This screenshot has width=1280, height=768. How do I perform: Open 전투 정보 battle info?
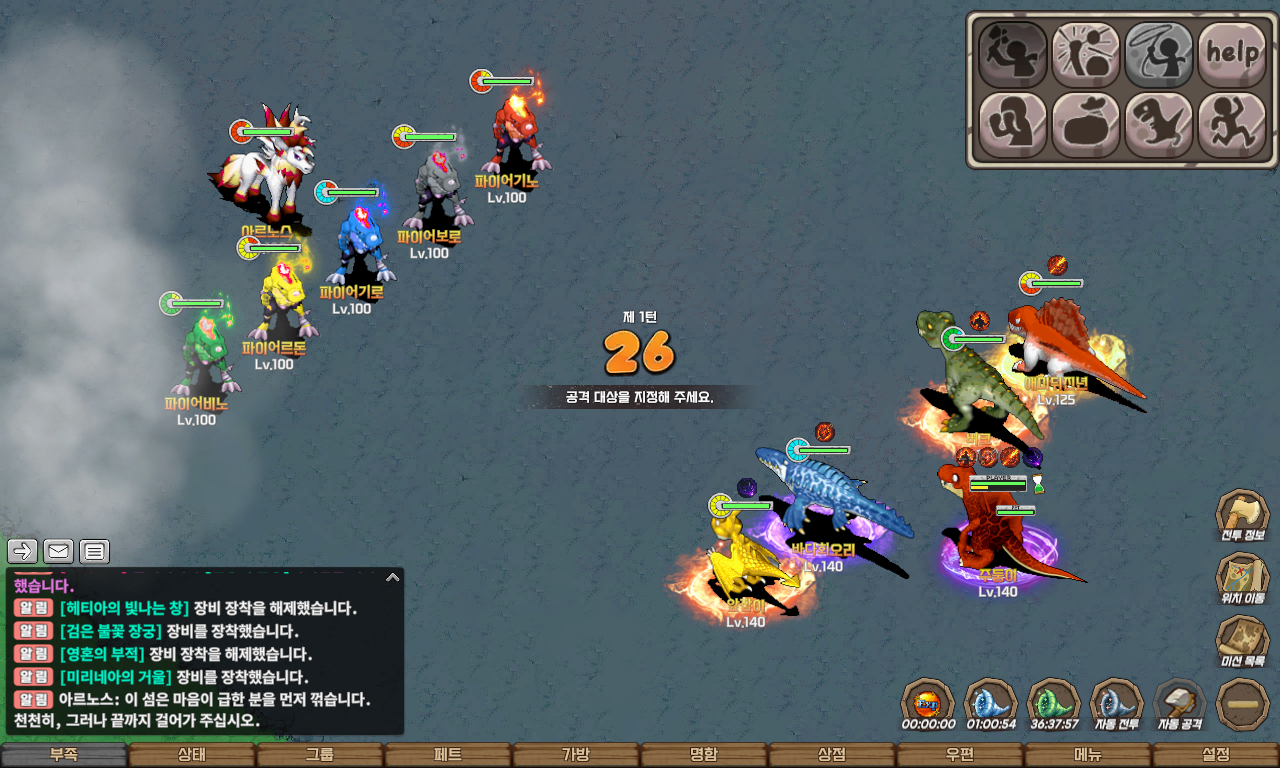coord(1242,515)
